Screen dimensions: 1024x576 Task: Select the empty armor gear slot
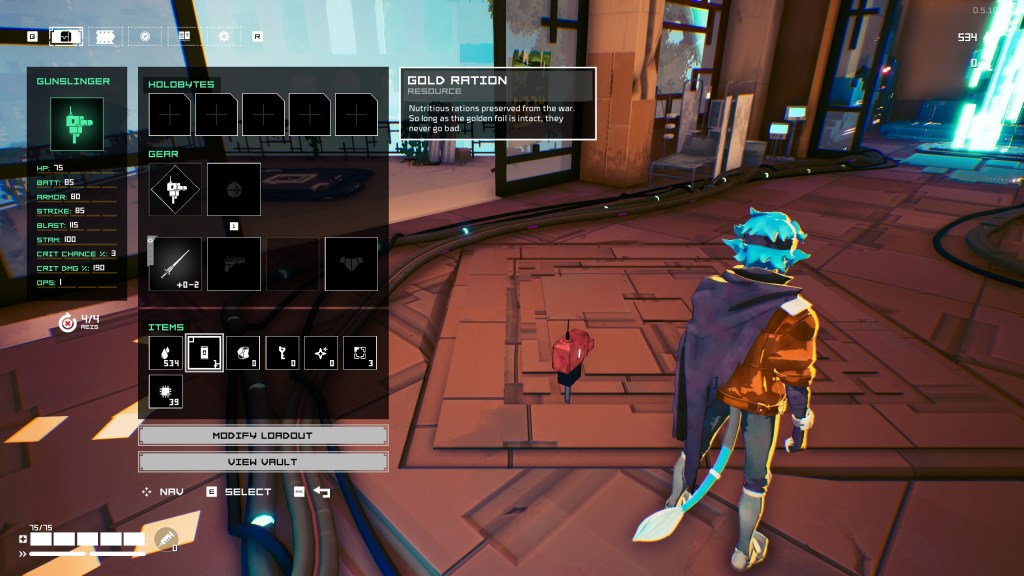point(351,263)
